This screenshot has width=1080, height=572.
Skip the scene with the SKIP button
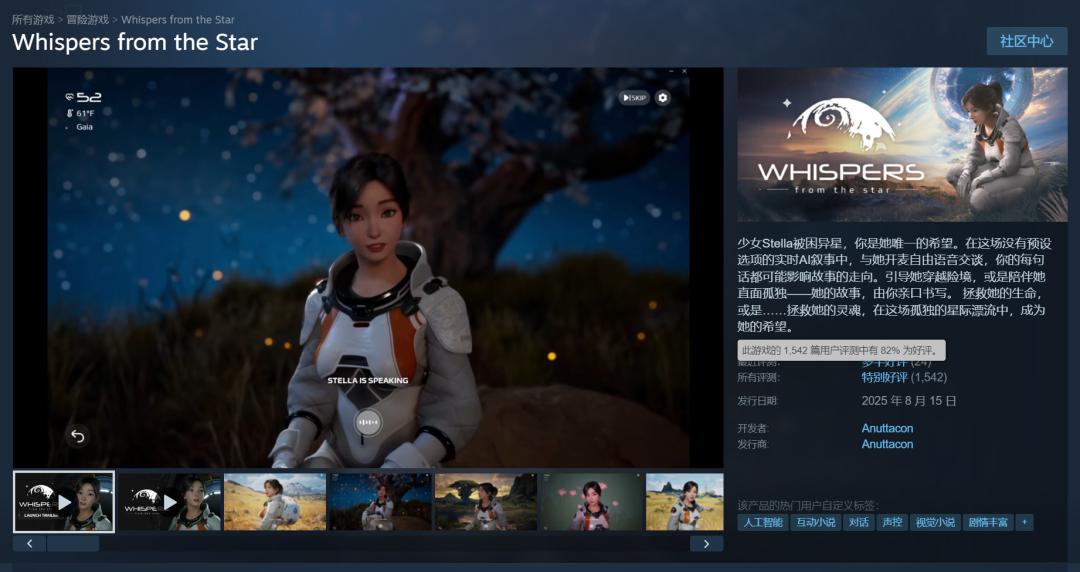click(x=634, y=97)
